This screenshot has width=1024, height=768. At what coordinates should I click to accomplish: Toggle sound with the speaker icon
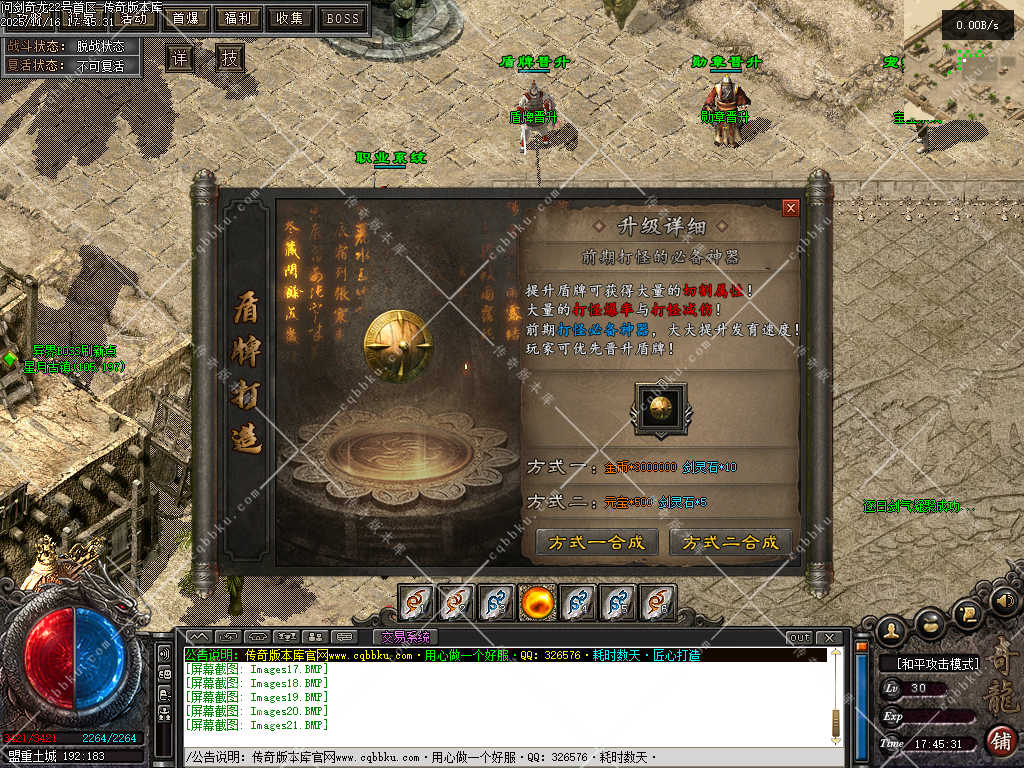point(1005,600)
